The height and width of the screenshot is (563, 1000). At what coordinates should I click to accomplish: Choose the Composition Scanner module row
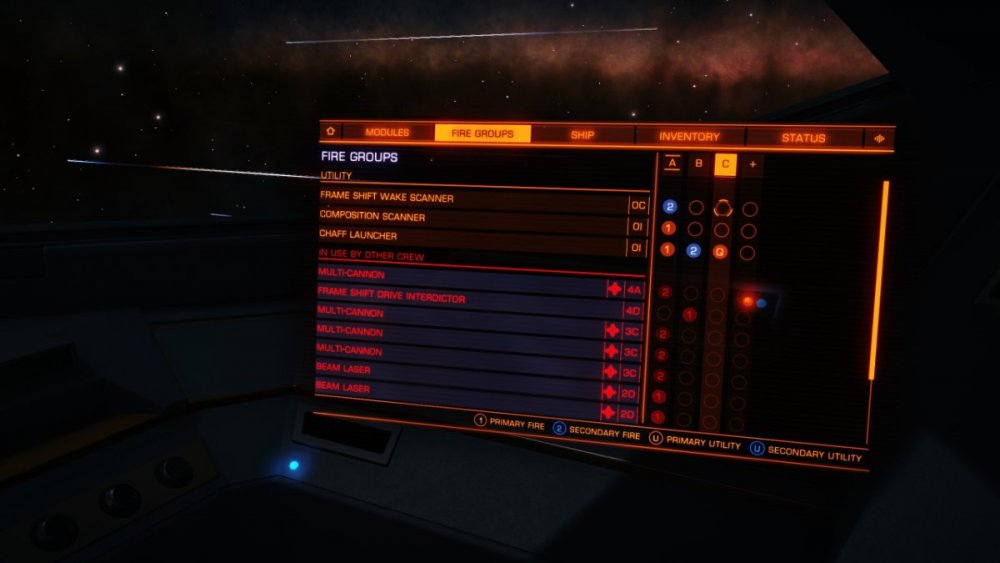pos(472,217)
